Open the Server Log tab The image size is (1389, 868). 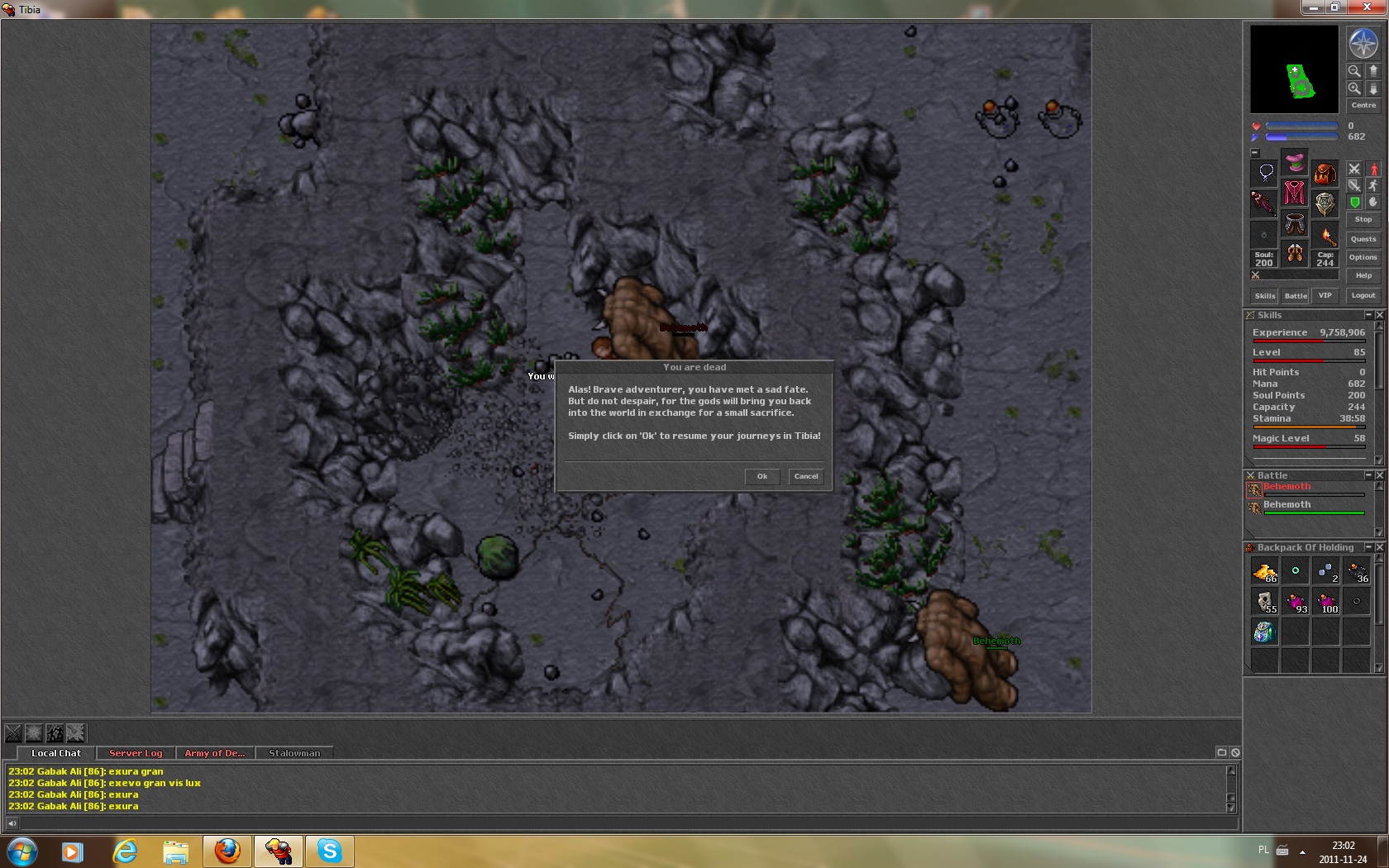coord(136,753)
